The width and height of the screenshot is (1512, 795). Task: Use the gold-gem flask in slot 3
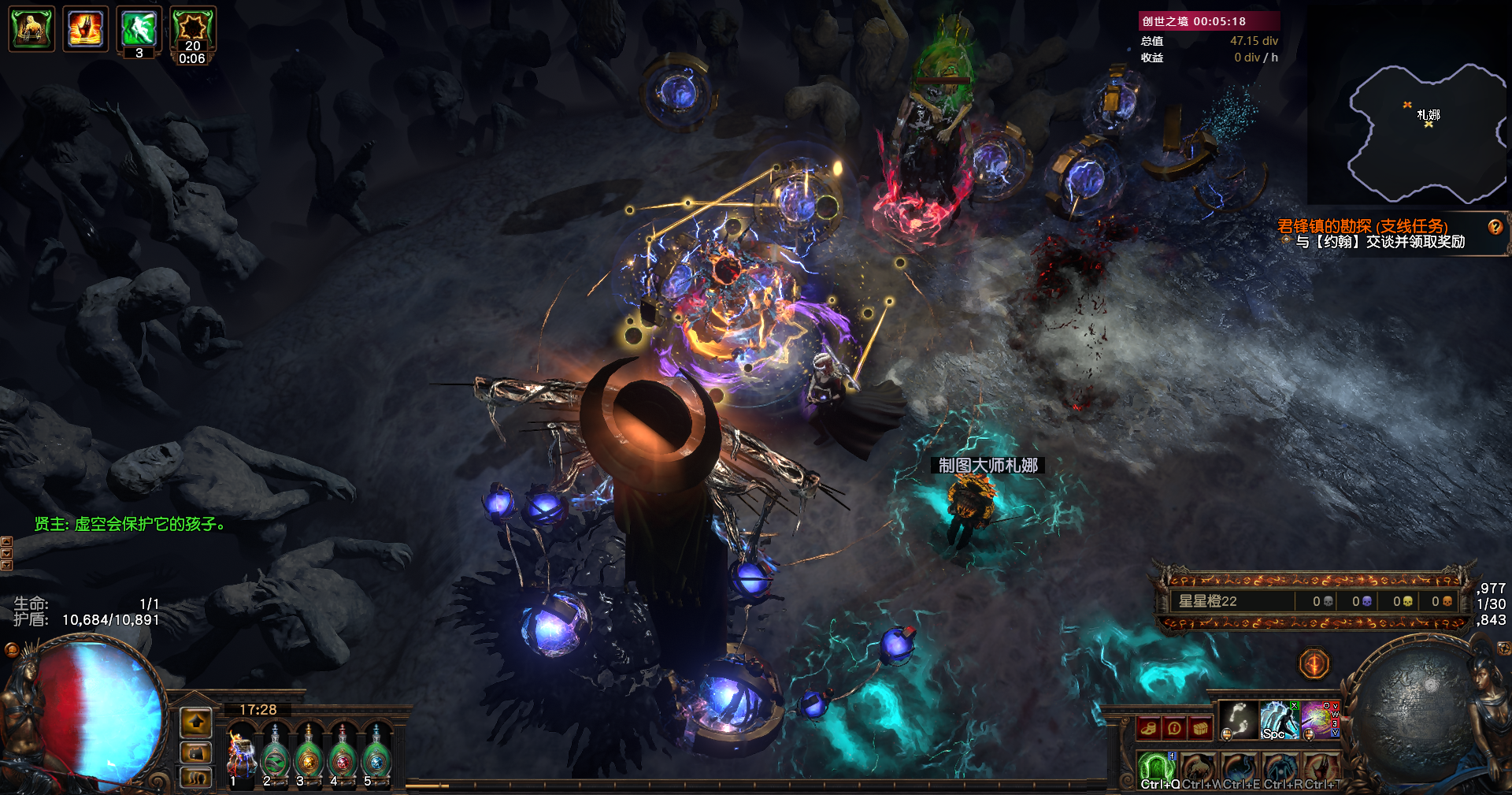point(309,756)
